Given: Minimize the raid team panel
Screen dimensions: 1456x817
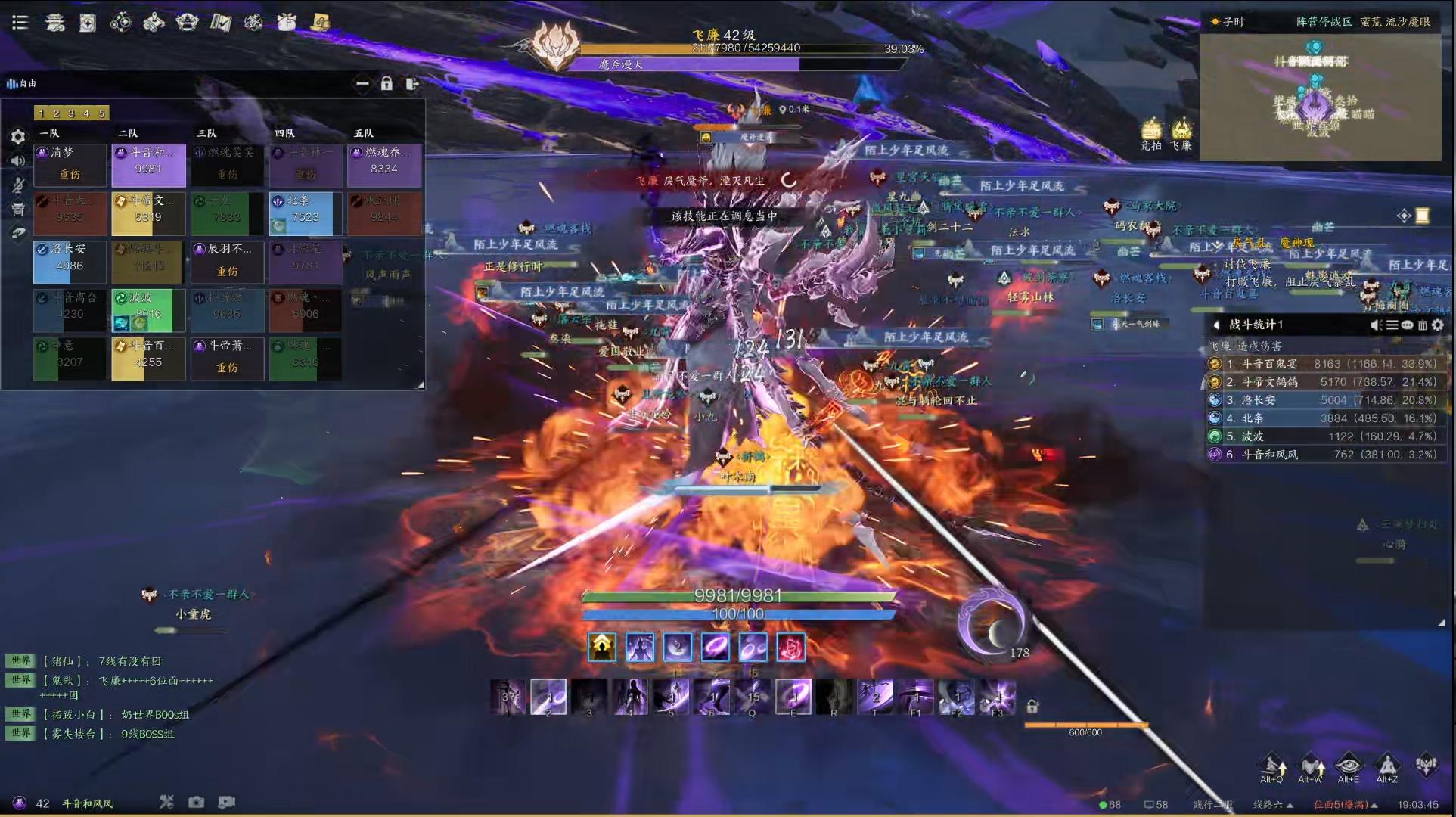Looking at the screenshot, I should point(362,83).
